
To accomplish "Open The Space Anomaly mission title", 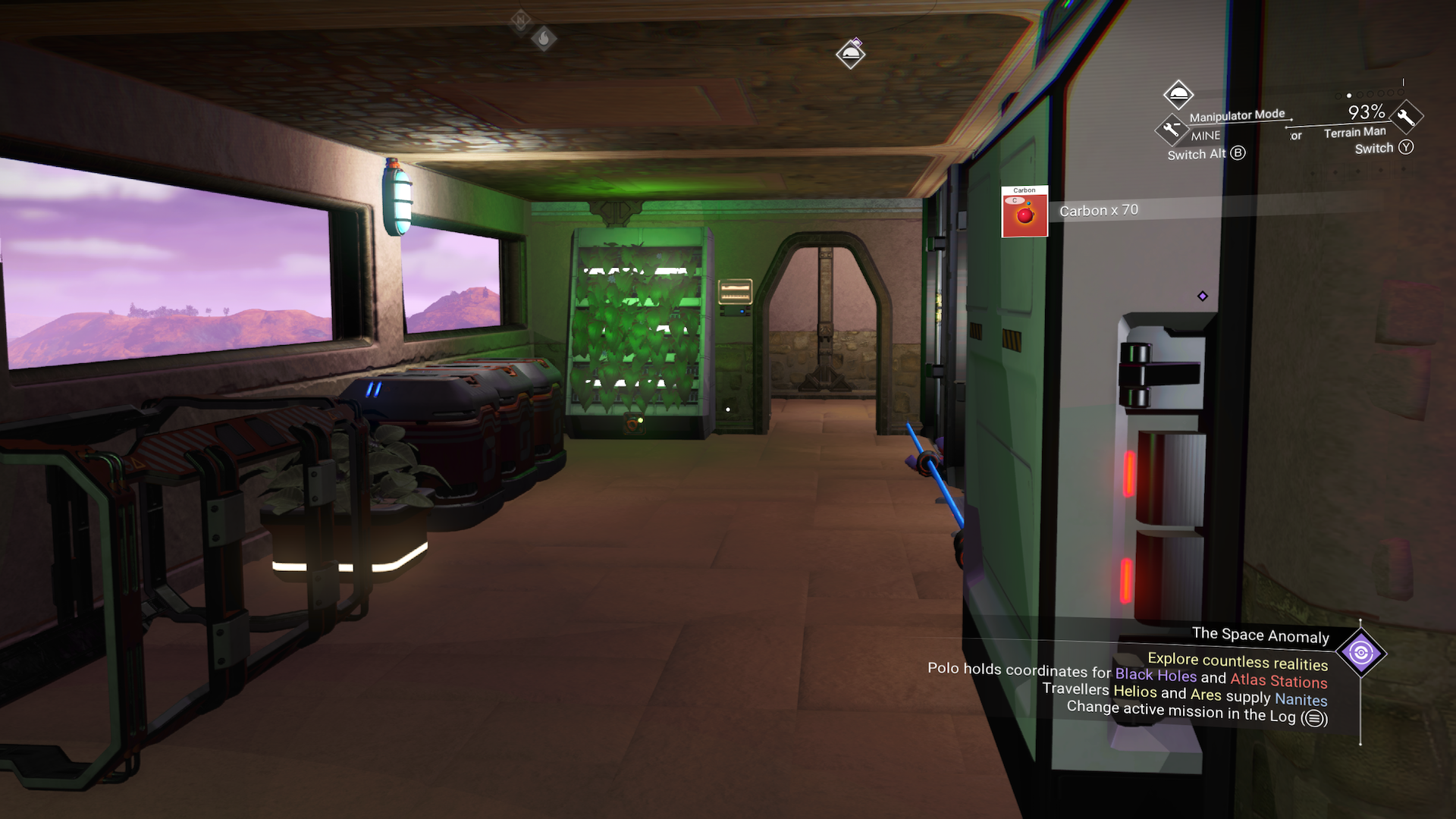I will click(1260, 635).
